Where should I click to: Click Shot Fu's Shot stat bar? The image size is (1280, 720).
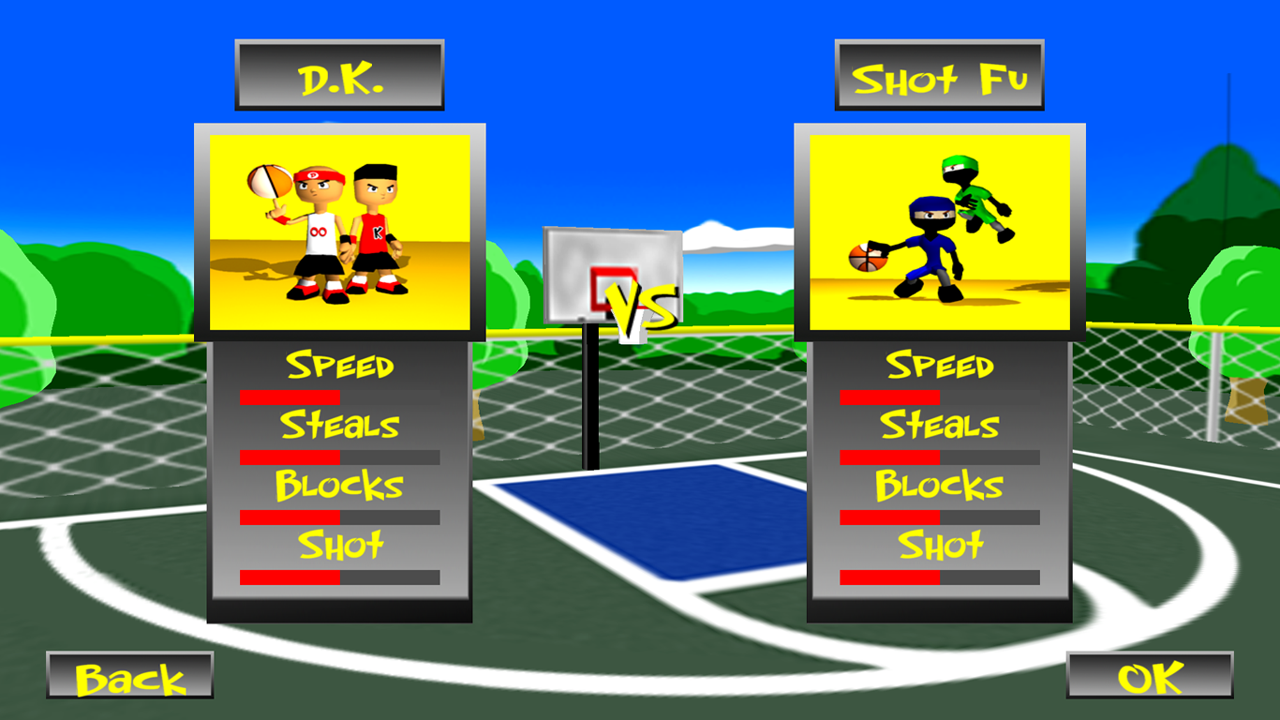938,576
